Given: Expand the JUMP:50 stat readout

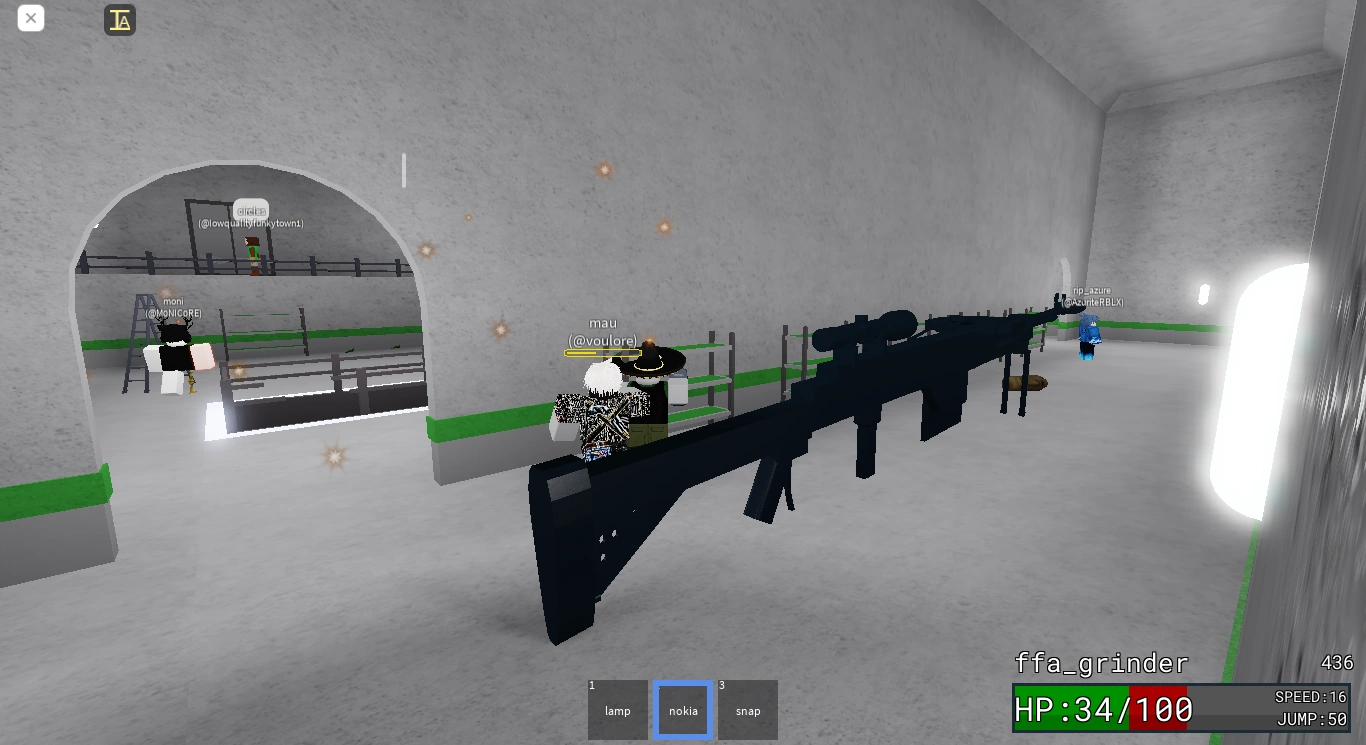Looking at the screenshot, I should coord(1312,719).
